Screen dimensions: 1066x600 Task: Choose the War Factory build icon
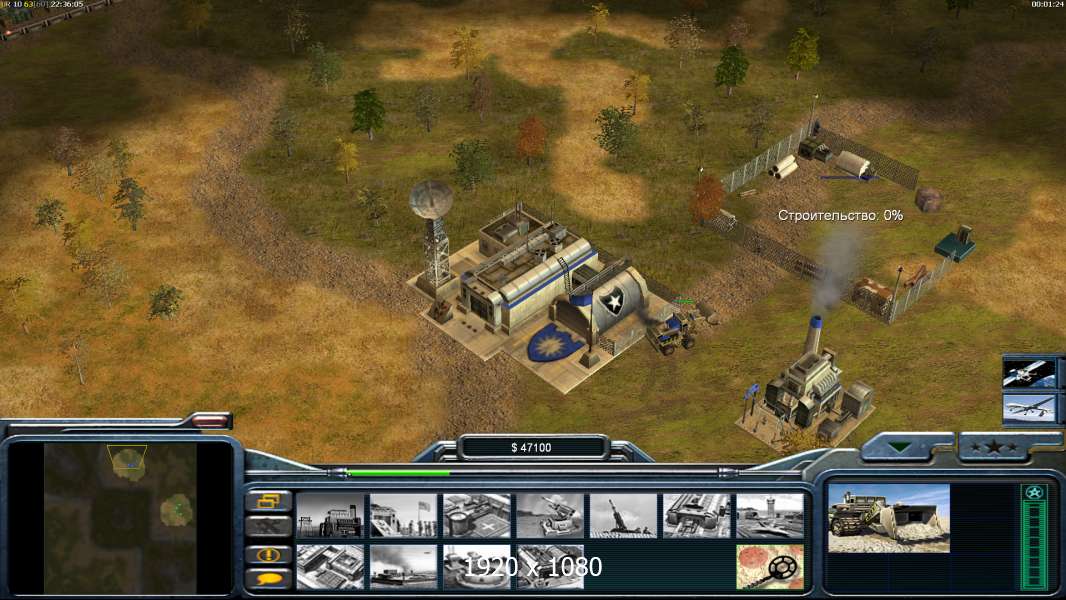click(696, 515)
